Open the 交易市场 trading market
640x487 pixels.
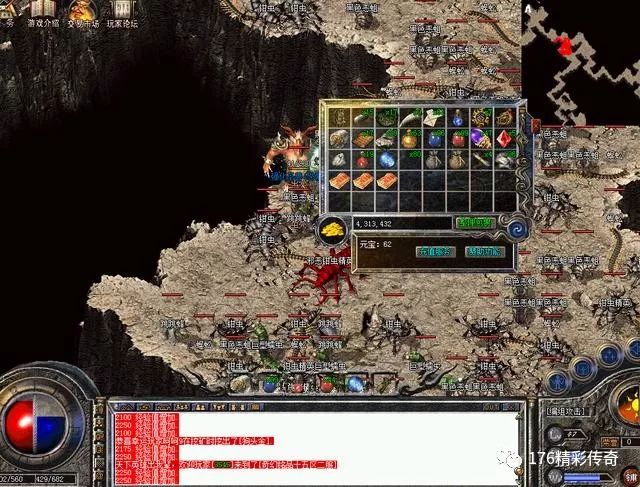point(82,14)
